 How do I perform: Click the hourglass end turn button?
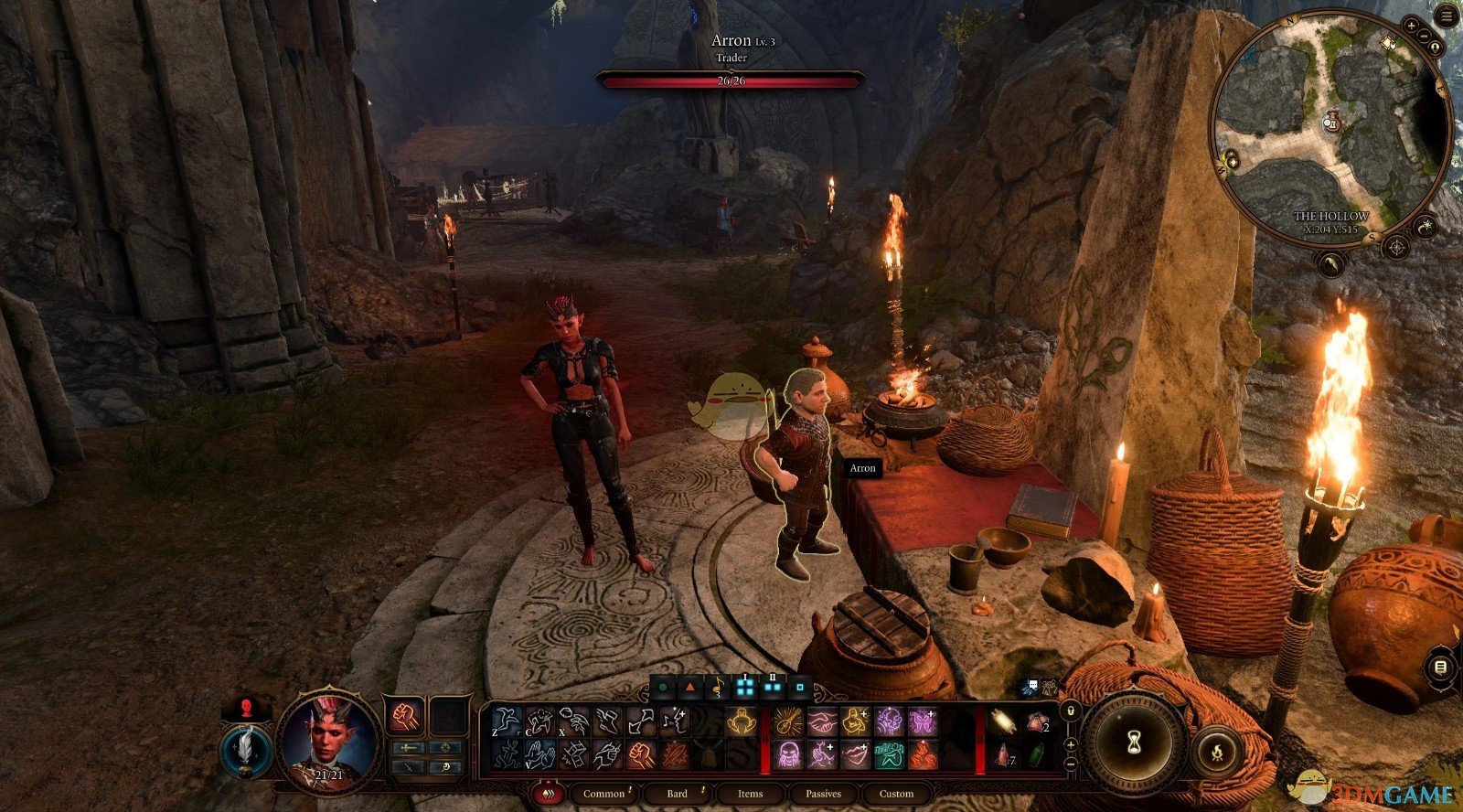click(x=1135, y=743)
